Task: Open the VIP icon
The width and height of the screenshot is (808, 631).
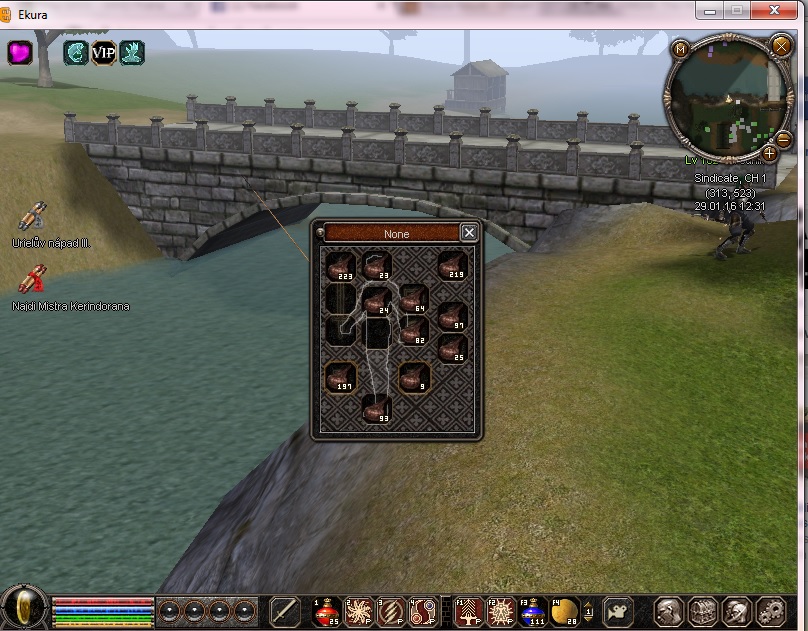Action: click(104, 53)
